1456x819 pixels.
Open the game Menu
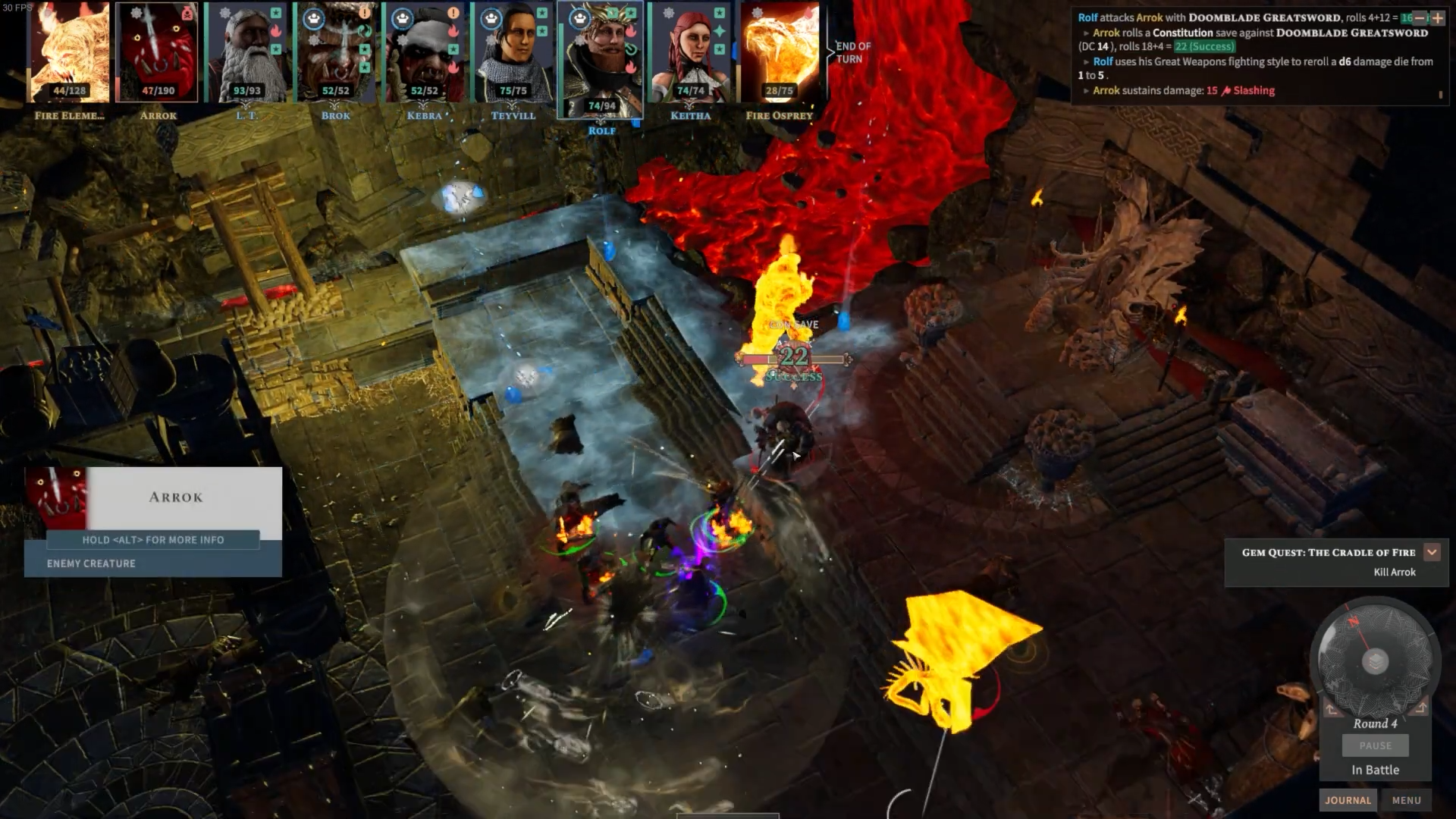pyautogui.click(x=1406, y=800)
